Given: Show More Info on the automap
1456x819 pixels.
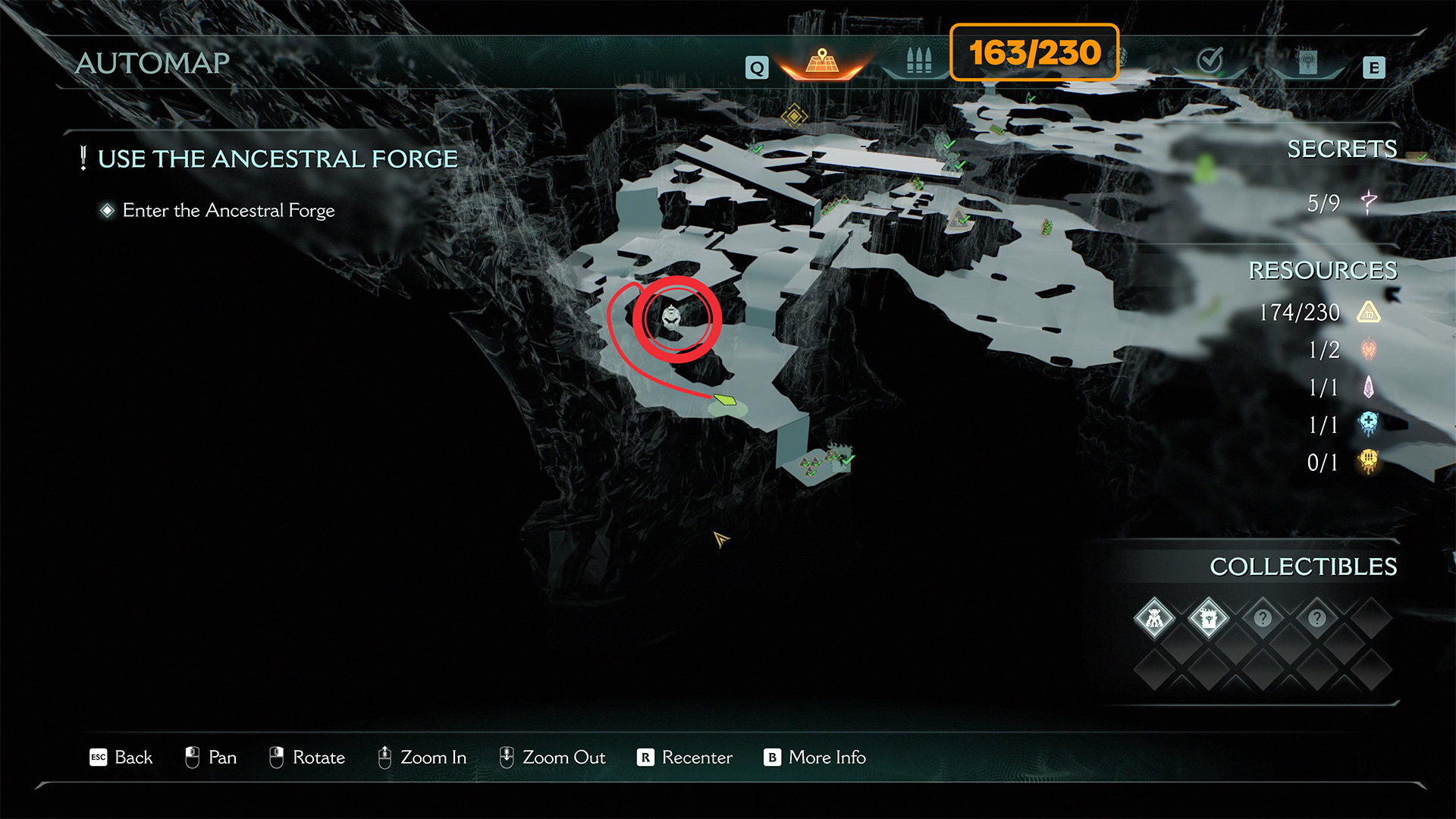Looking at the screenshot, I should [814, 758].
